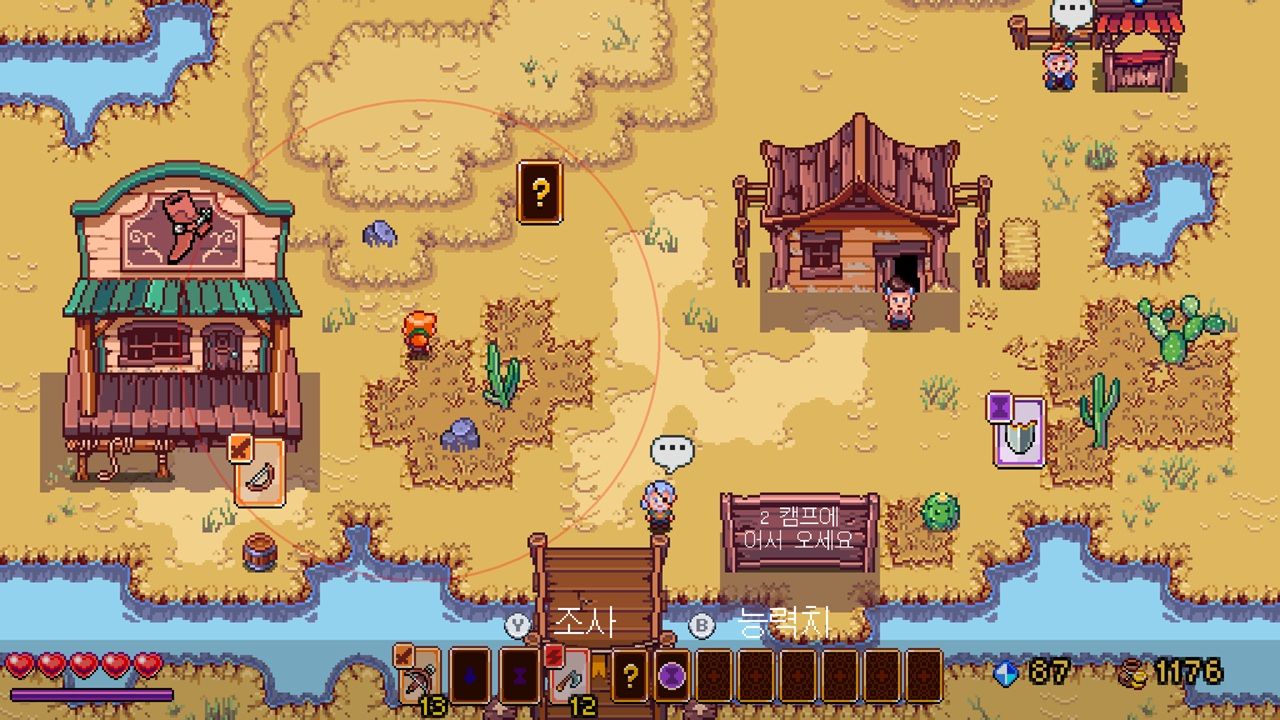Activate the purple round hourglass card
The height and width of the screenshot is (720, 1280).
(x=672, y=677)
